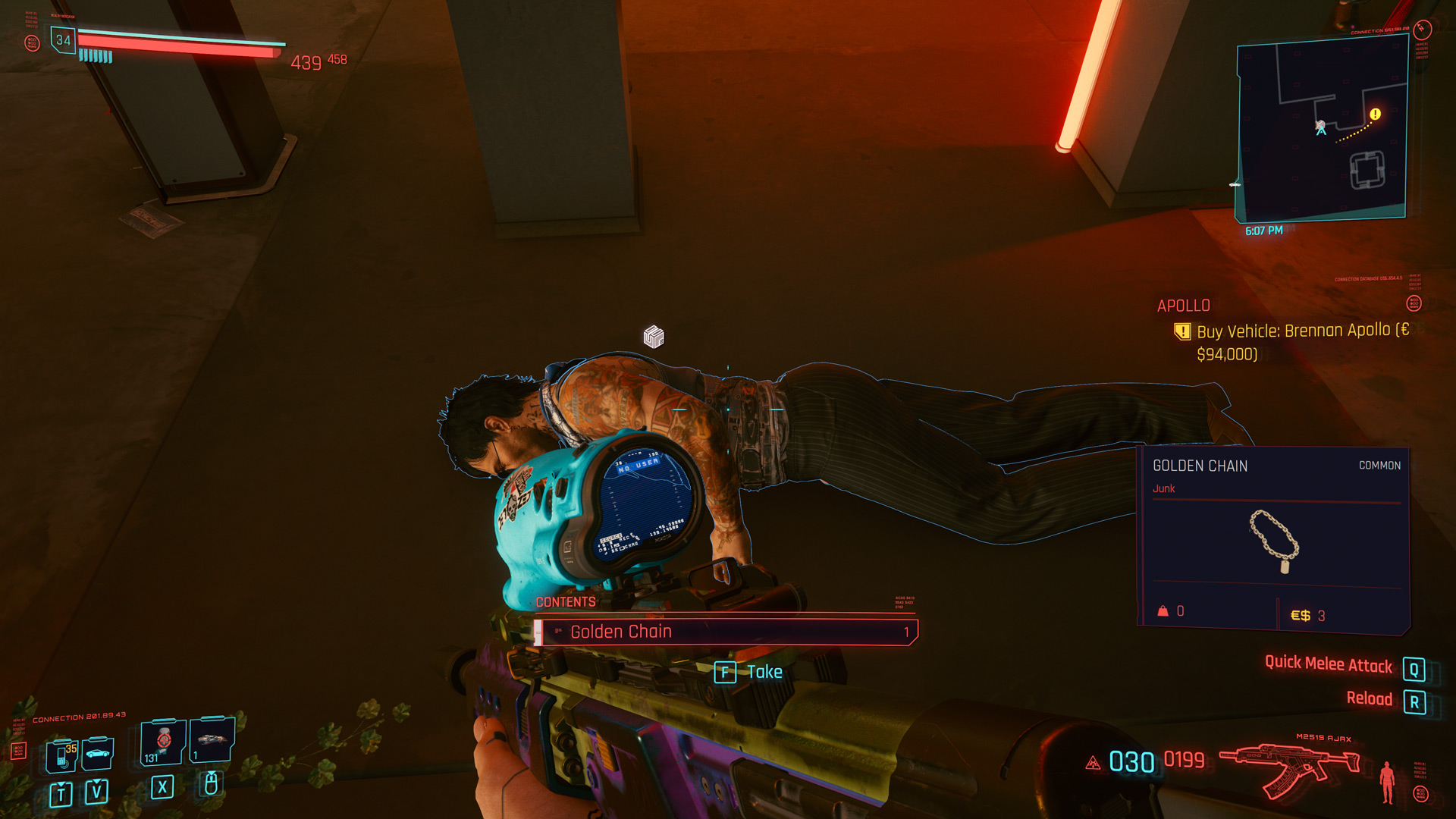
Task: Select the gadget quick slot with count 1
Action: click(x=212, y=740)
